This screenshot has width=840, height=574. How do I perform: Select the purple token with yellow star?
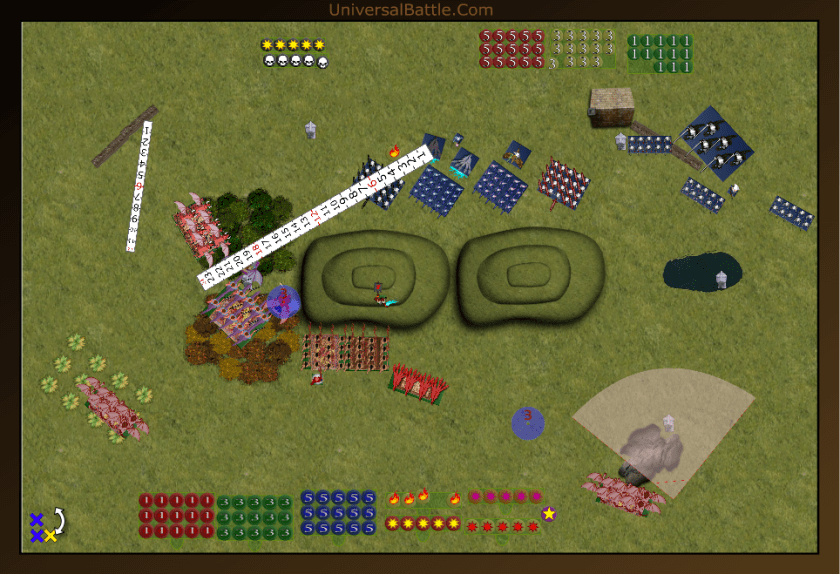pos(549,514)
